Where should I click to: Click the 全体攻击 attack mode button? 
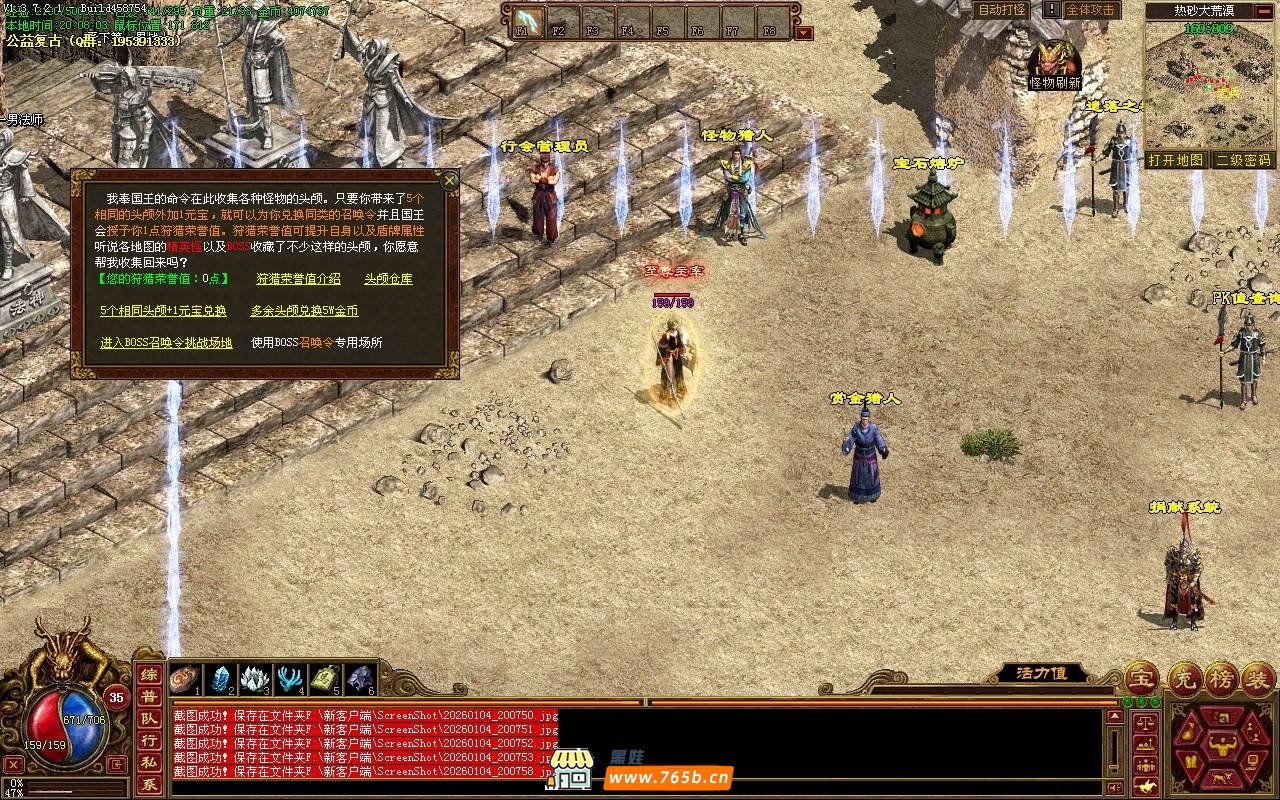point(1089,10)
